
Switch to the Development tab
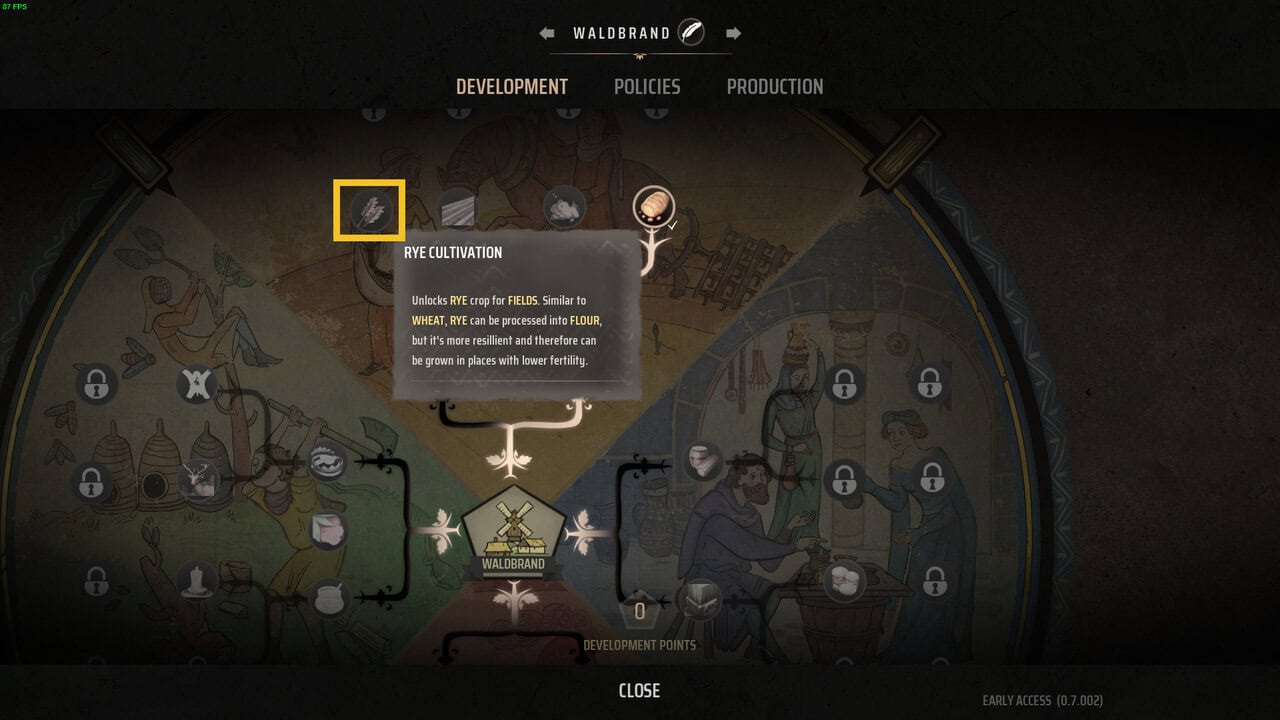512,87
